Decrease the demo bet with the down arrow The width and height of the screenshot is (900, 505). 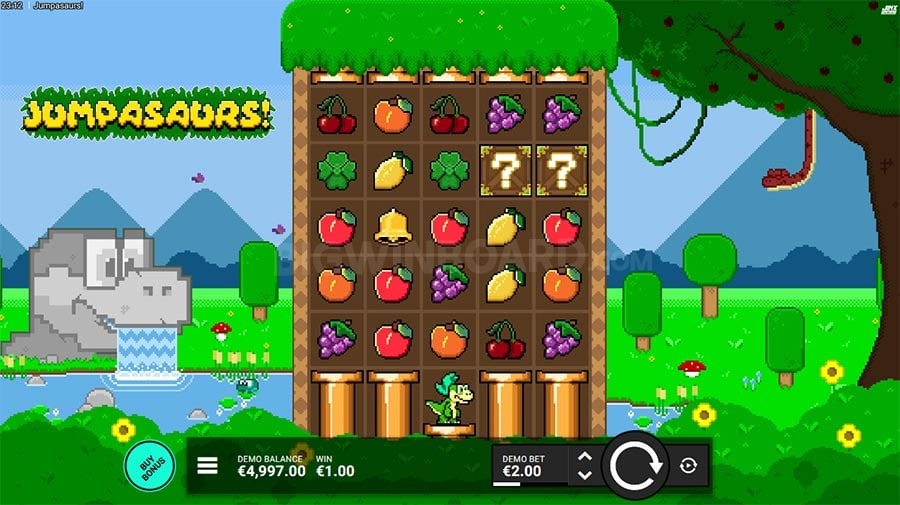pos(585,474)
